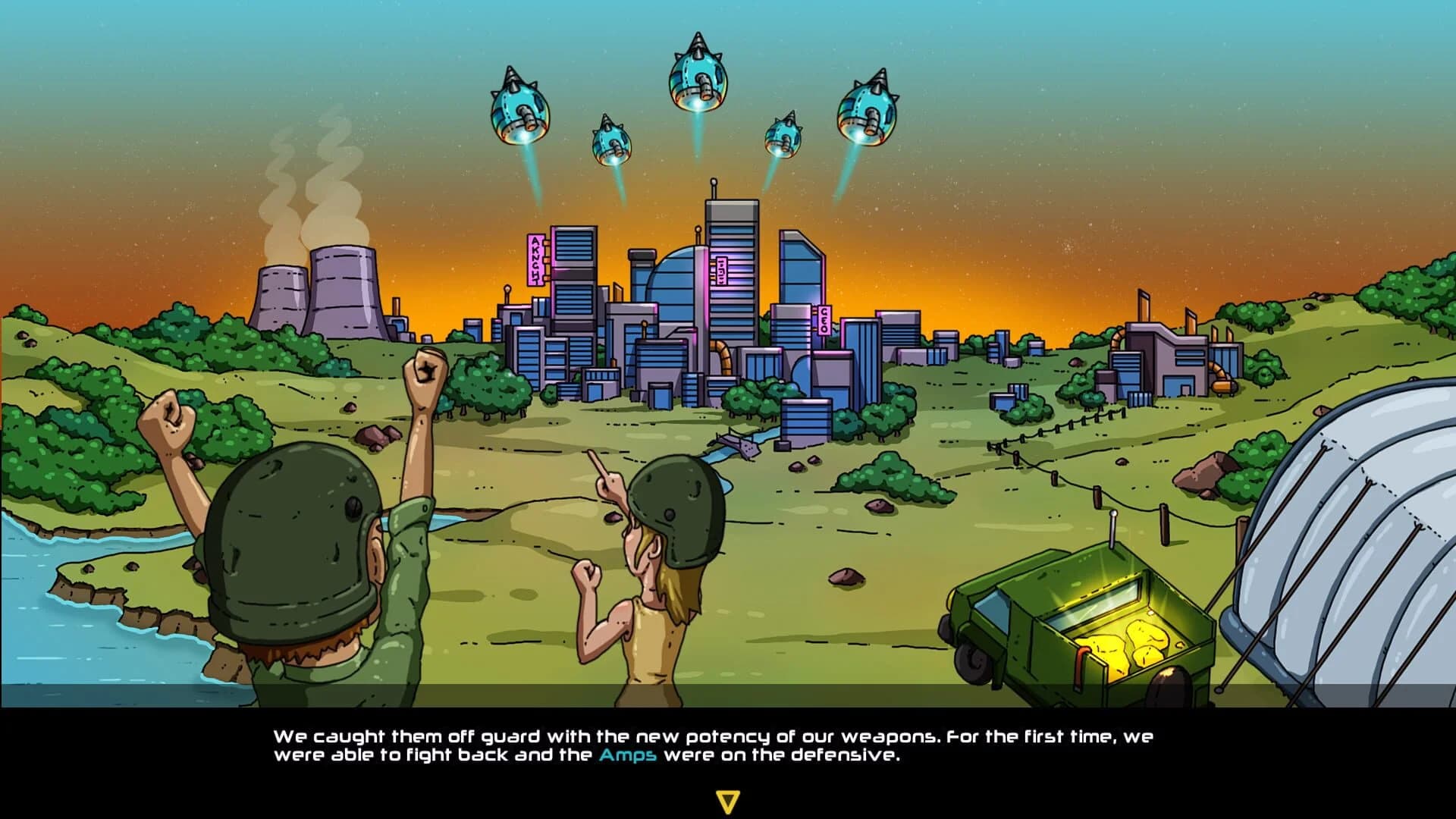Click the rightmost alien bomb with thrusters

(x=868, y=114)
